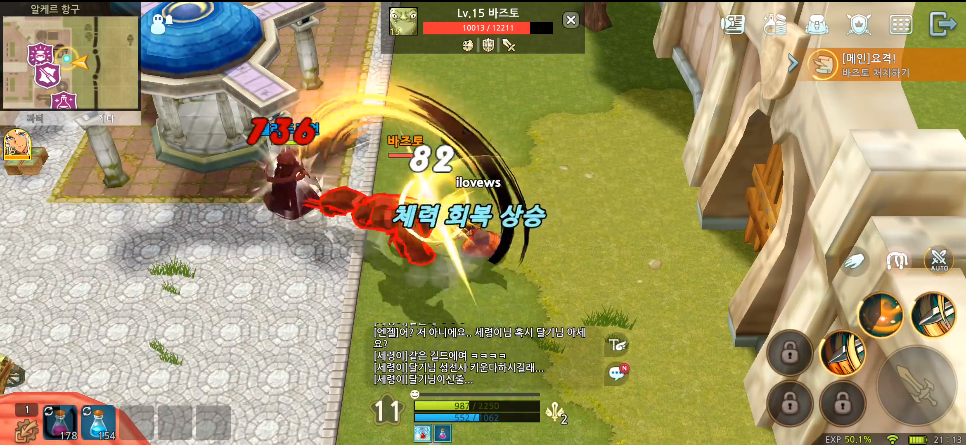Open the crowned shield and swords menu
Image resolution: width=966 pixels, height=445 pixels.
(858, 24)
